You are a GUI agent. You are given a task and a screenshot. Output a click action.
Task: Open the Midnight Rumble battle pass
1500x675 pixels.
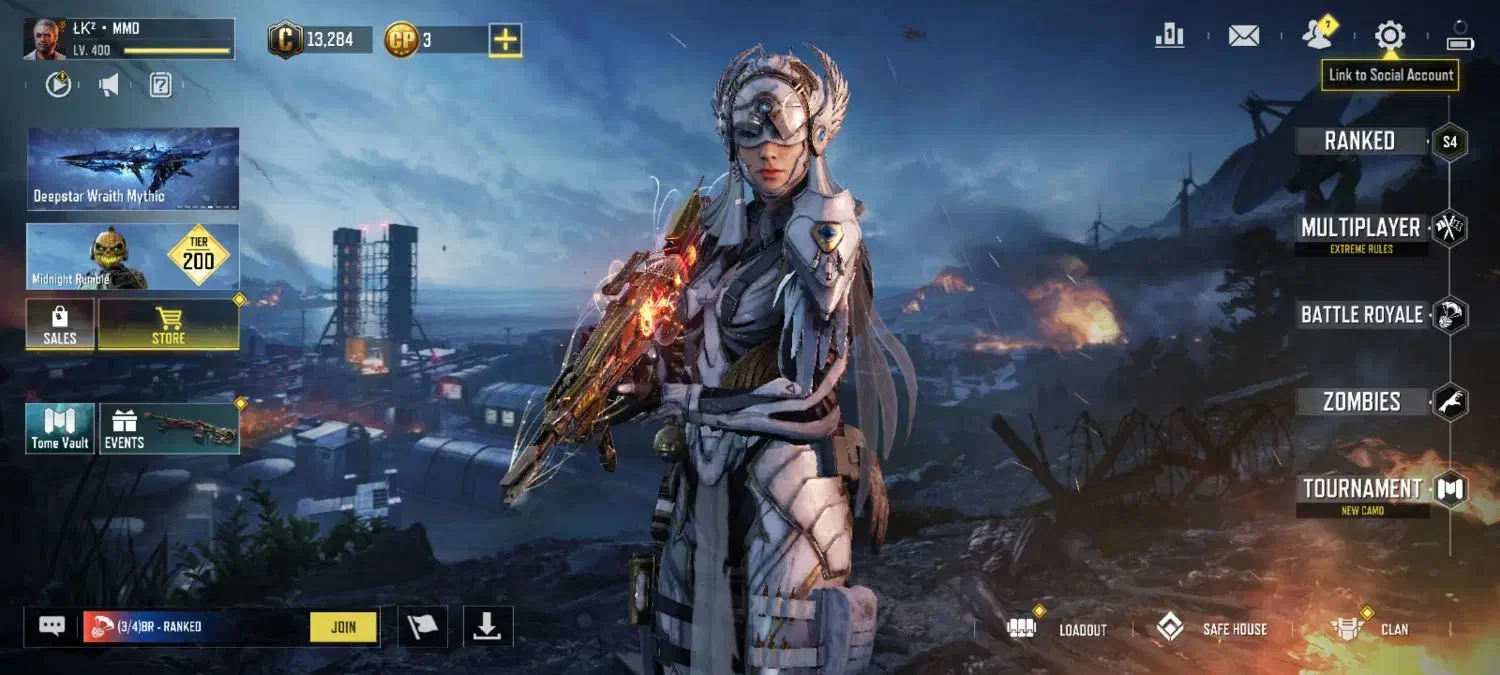point(133,257)
